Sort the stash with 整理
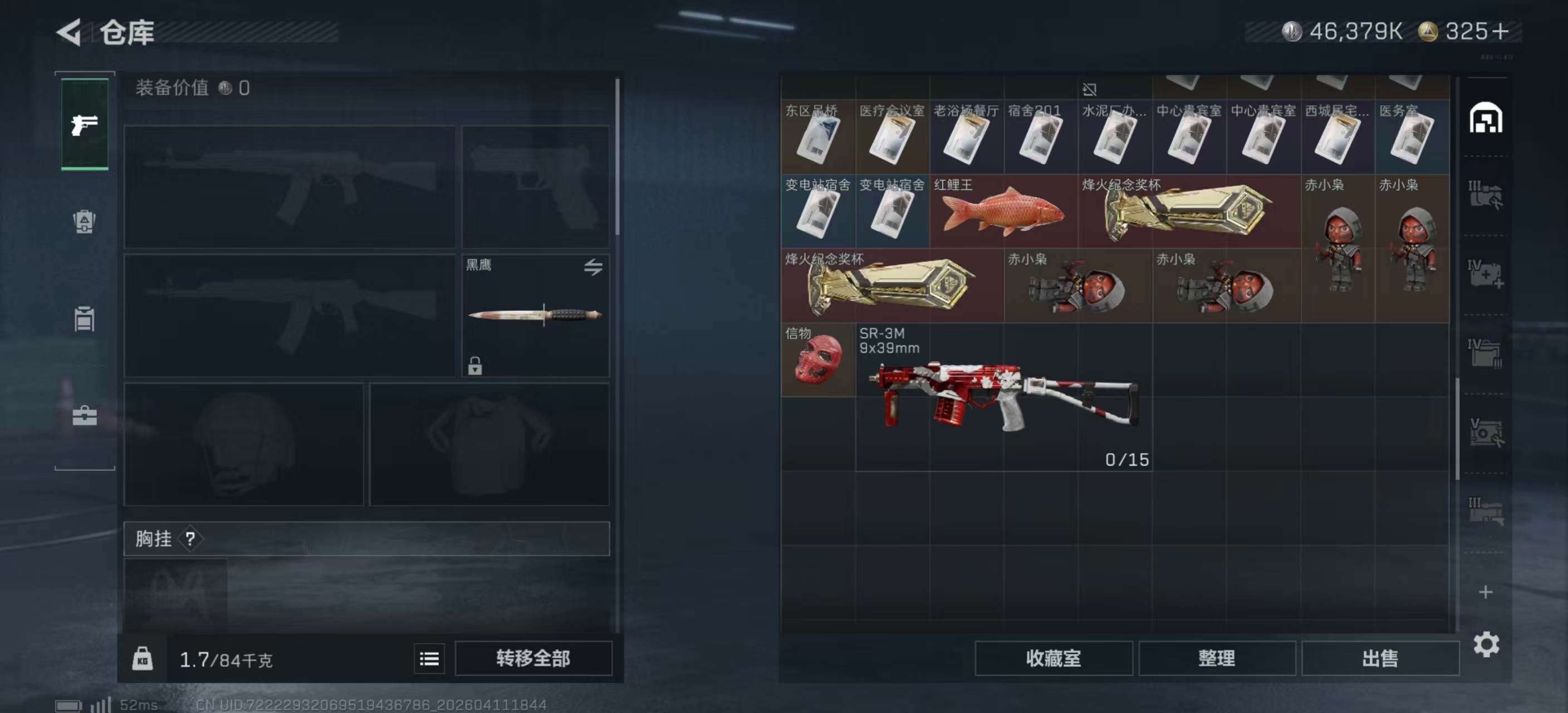The width and height of the screenshot is (1568, 713). pos(1216,658)
